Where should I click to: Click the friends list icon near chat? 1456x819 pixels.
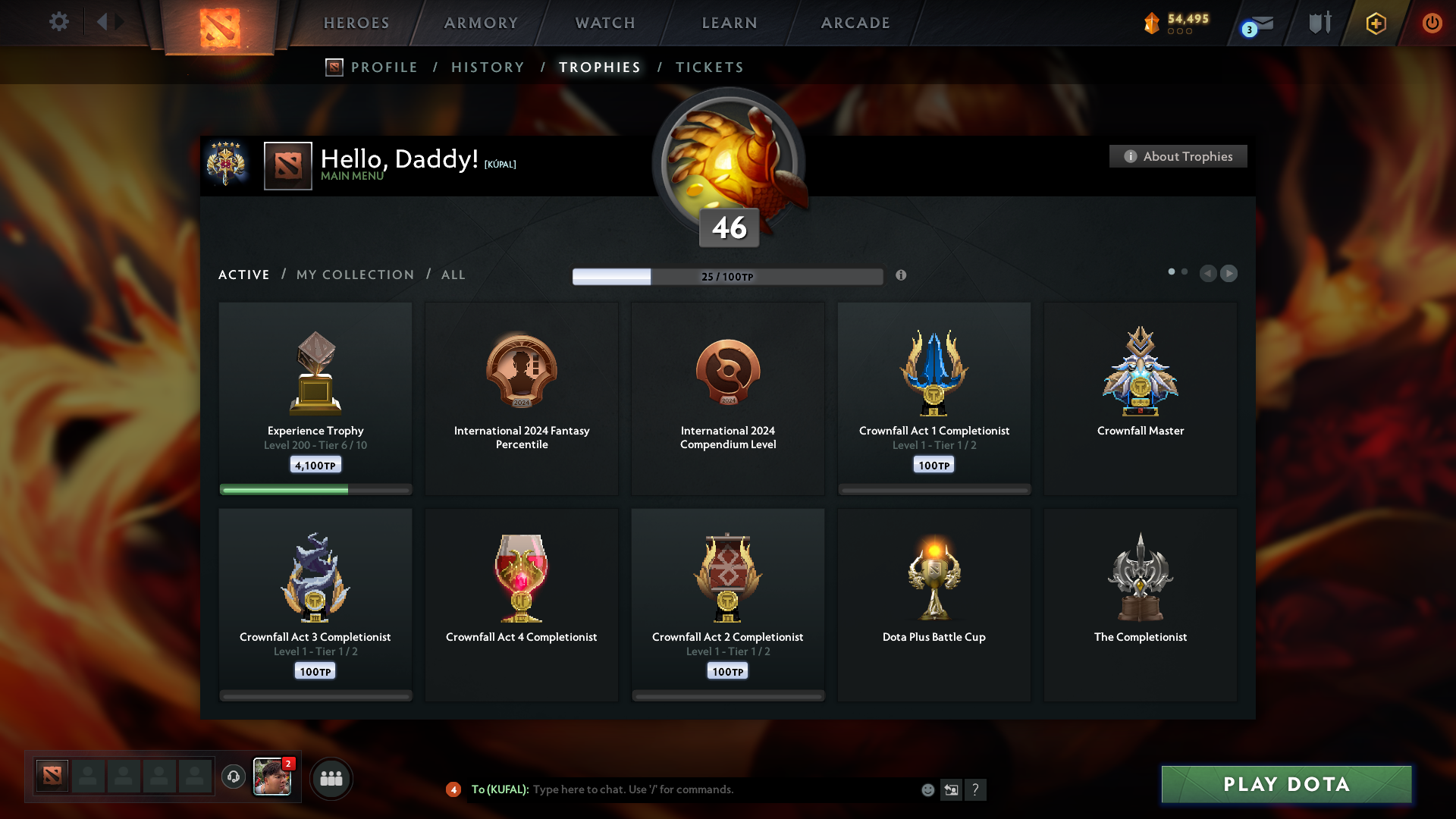(x=331, y=778)
